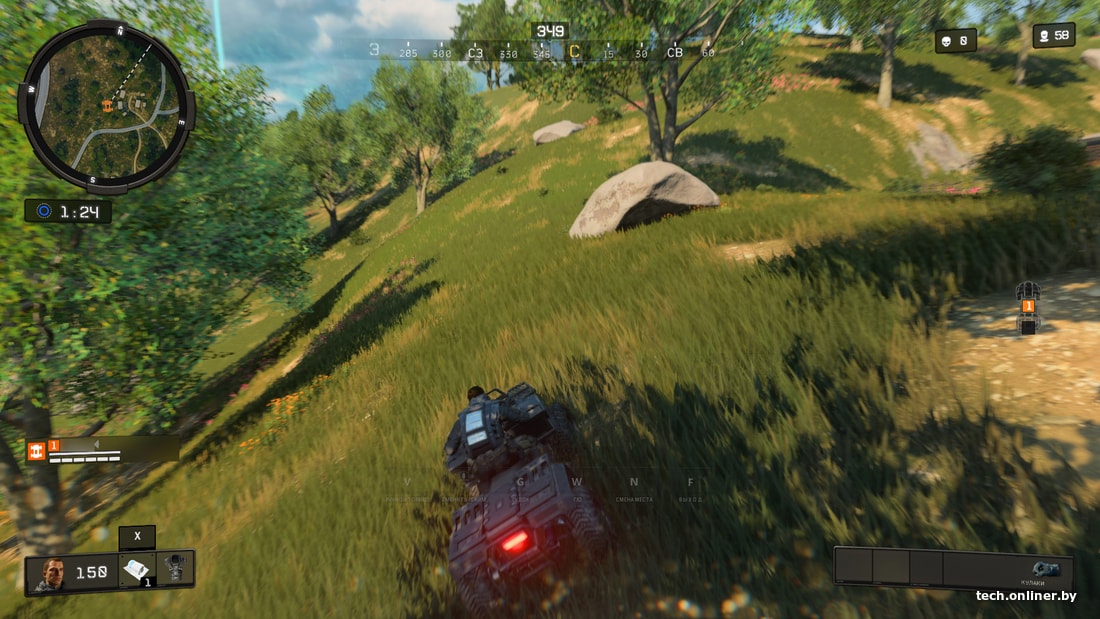The height and width of the screenshot is (619, 1100).
Task: Click the blue collapse circle icon
Action: (x=43, y=211)
